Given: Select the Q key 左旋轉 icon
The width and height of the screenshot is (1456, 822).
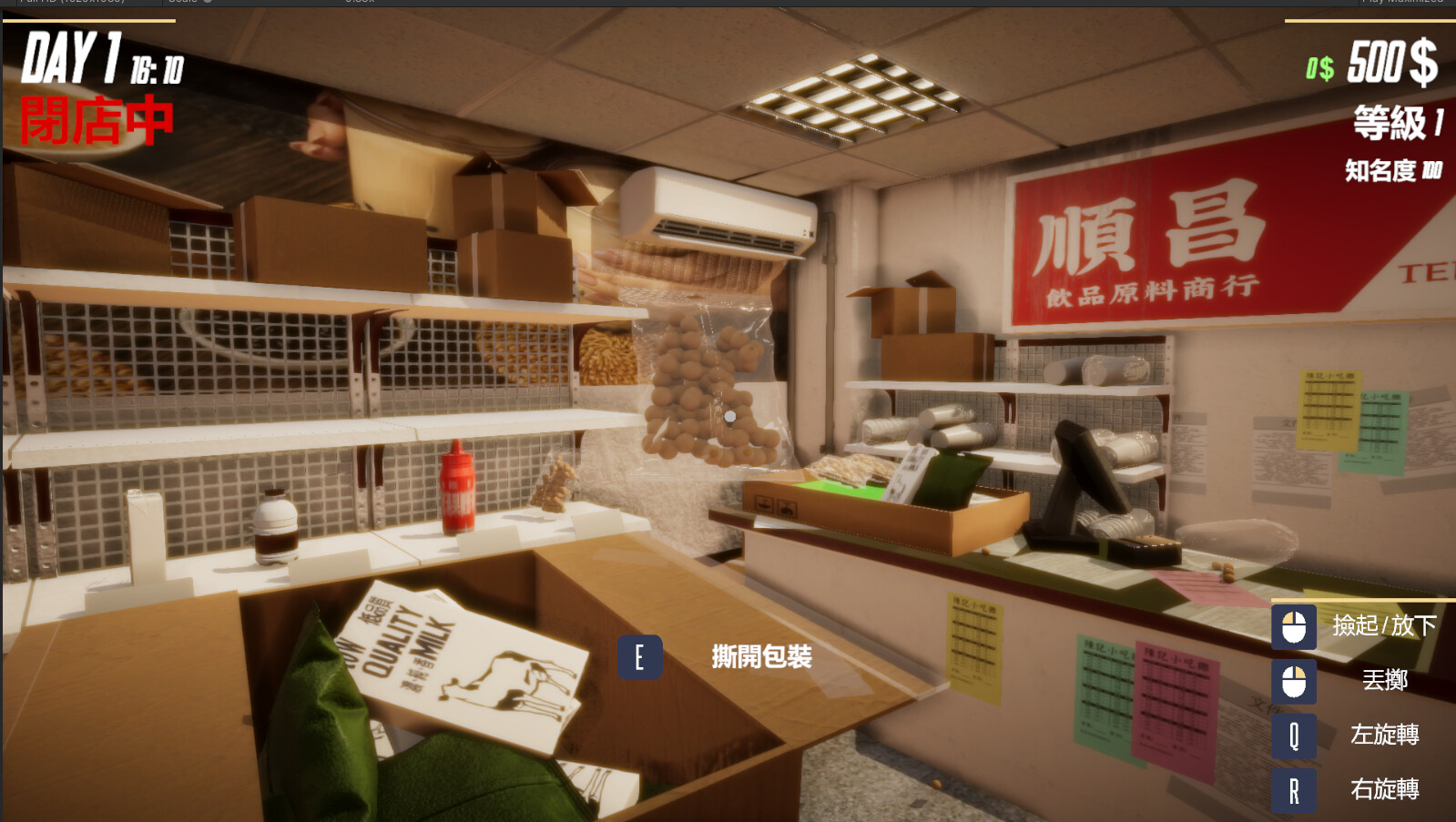Looking at the screenshot, I should 1293,736.
